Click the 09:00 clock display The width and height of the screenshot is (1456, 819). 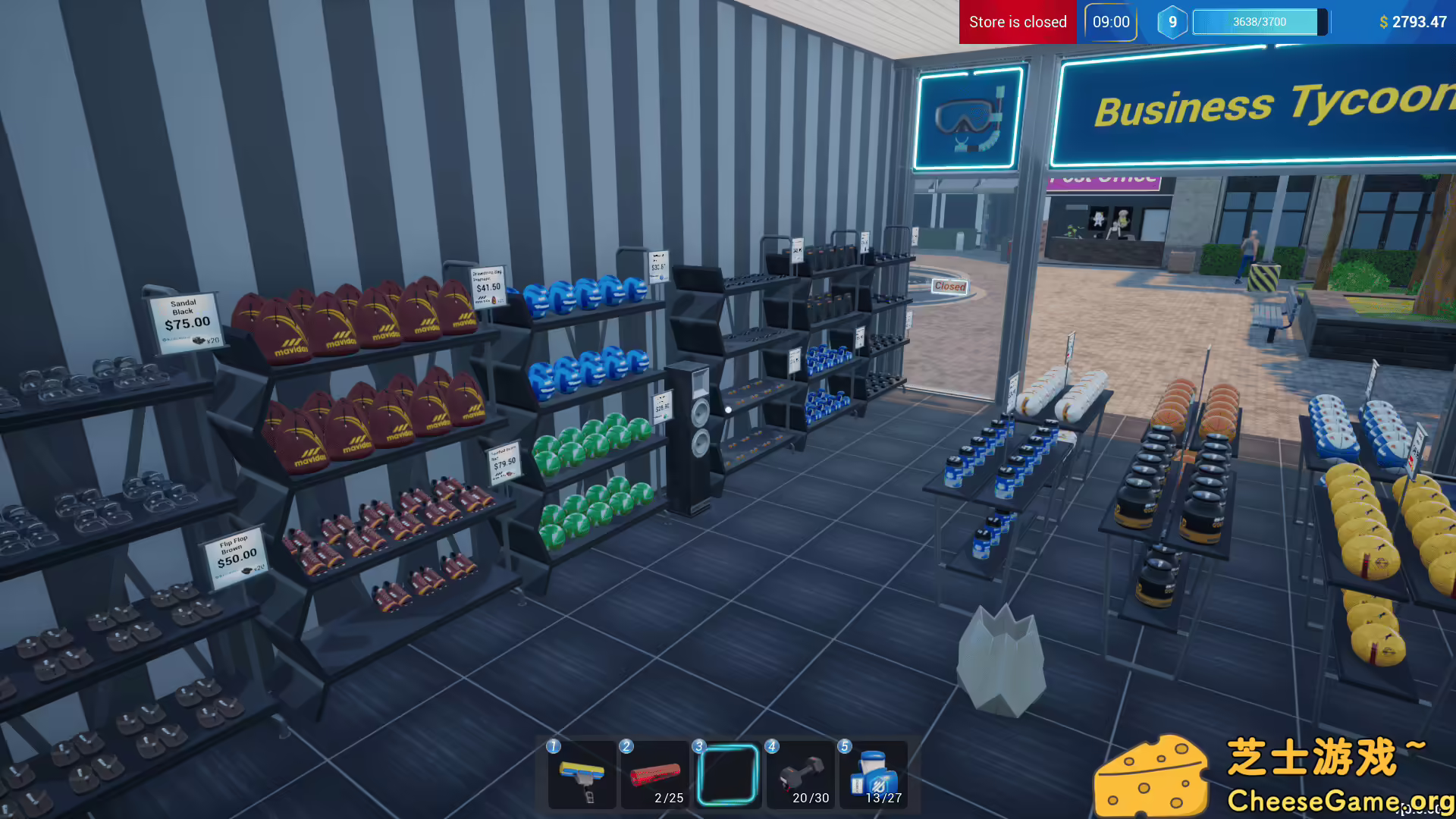1110,22
